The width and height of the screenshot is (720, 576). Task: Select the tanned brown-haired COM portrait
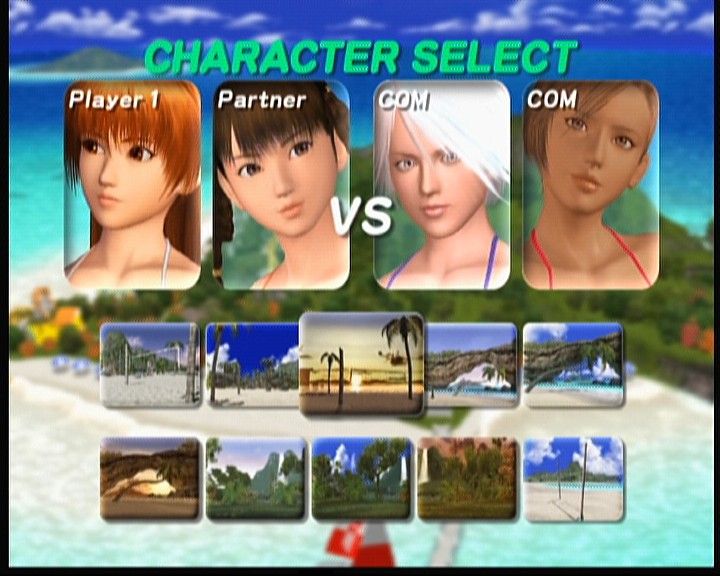tap(591, 185)
